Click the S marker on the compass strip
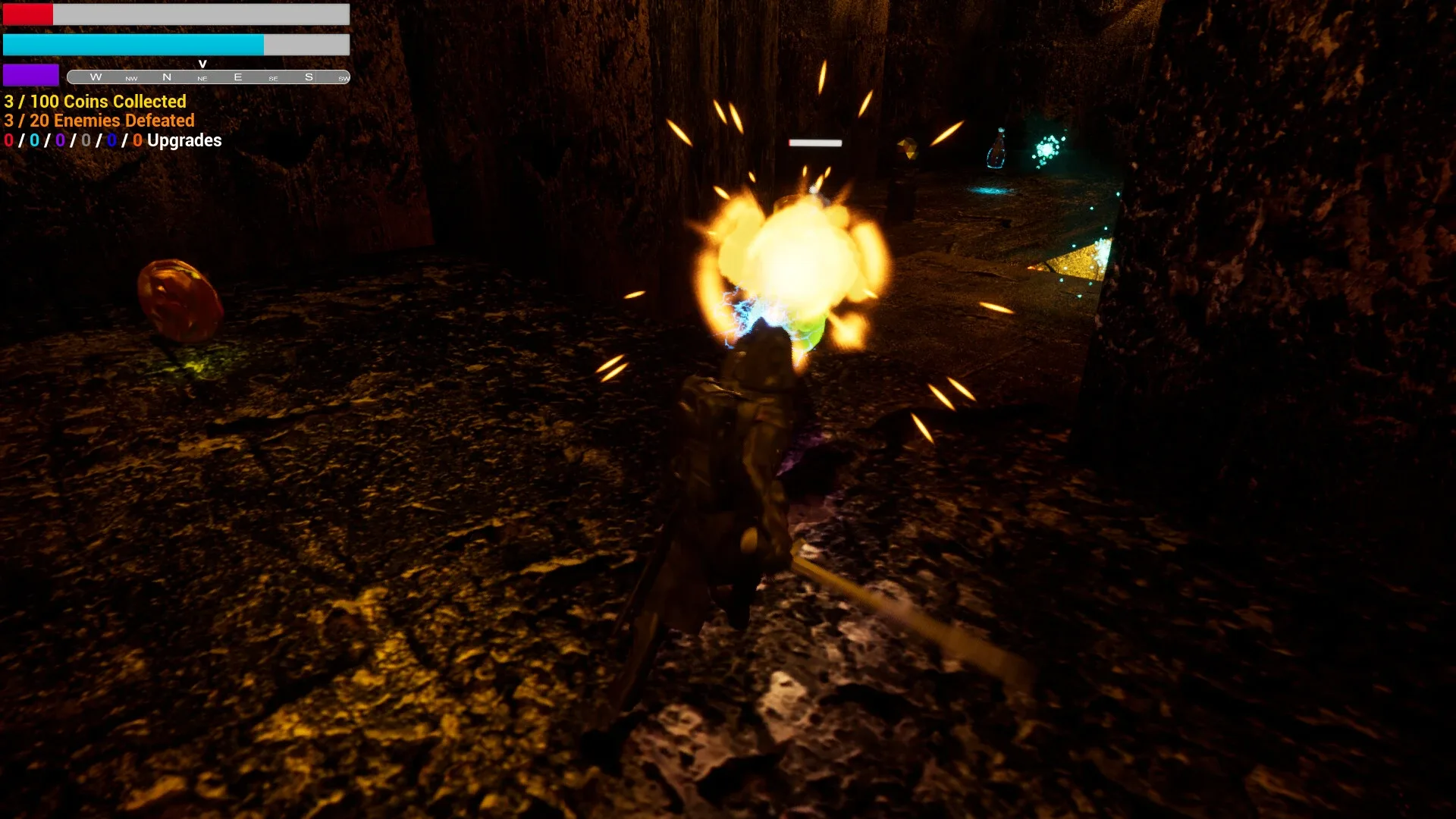The width and height of the screenshot is (1456, 819). pos(308,77)
